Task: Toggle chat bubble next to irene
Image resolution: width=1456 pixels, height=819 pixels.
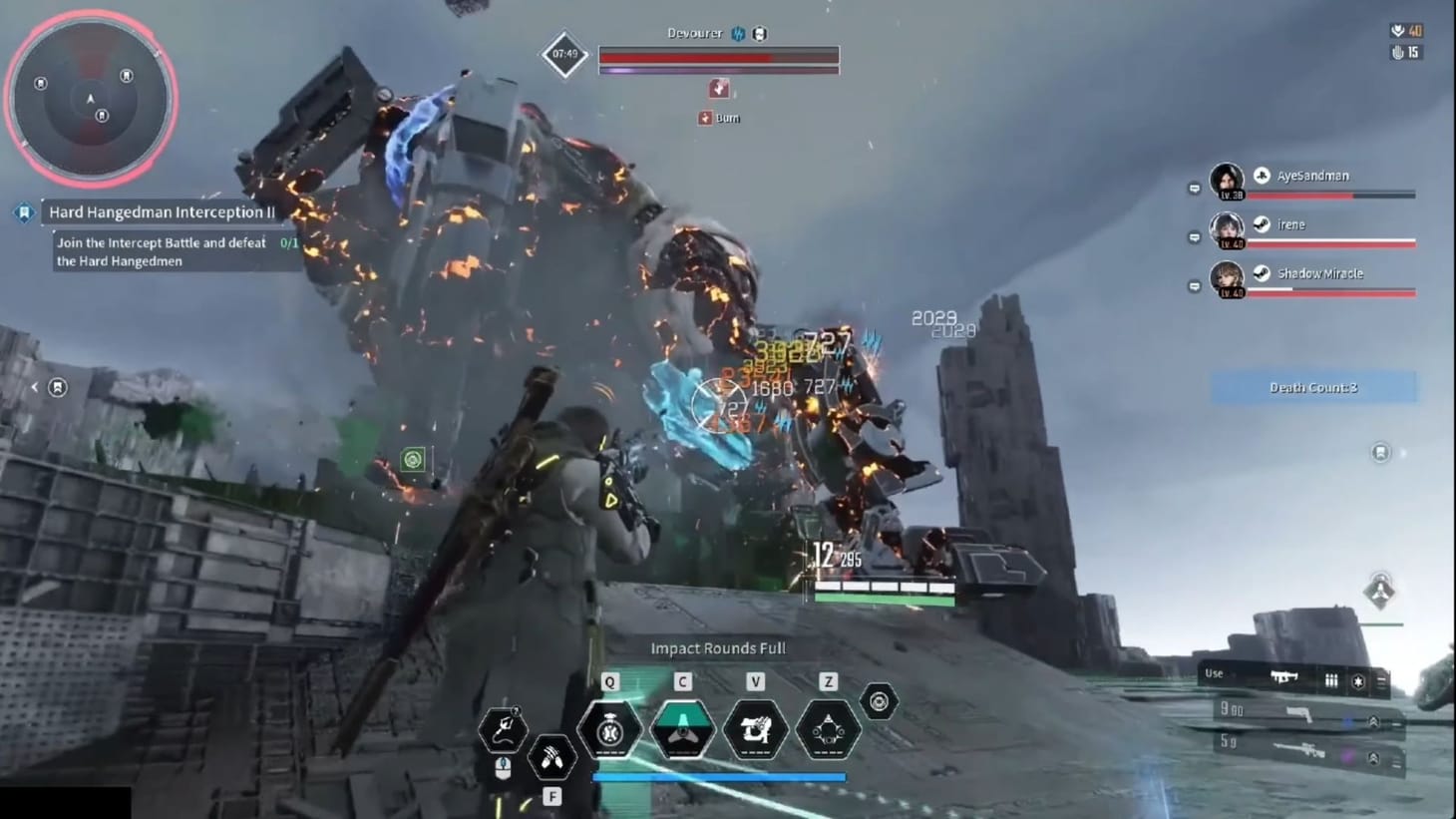Action: tap(1193, 236)
